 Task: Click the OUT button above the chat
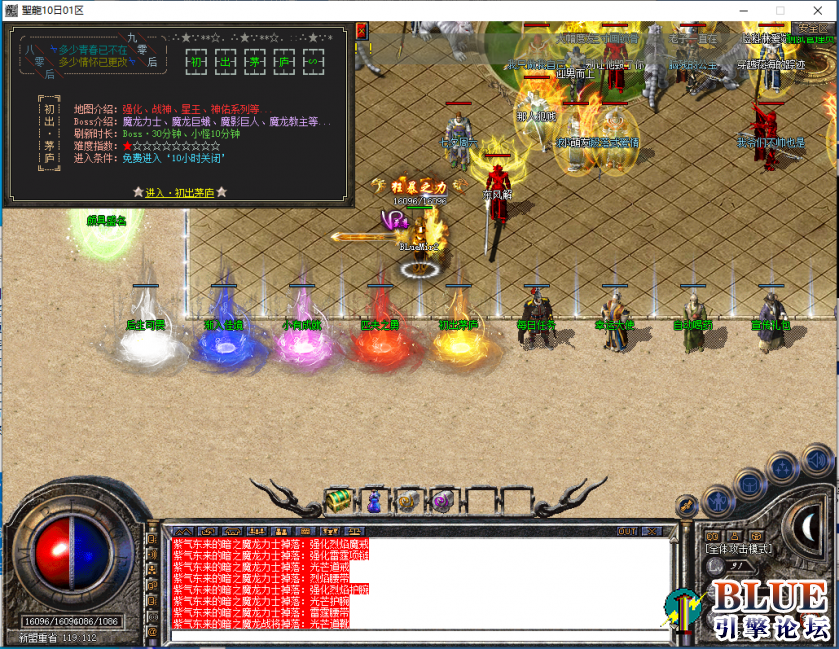pyautogui.click(x=627, y=531)
